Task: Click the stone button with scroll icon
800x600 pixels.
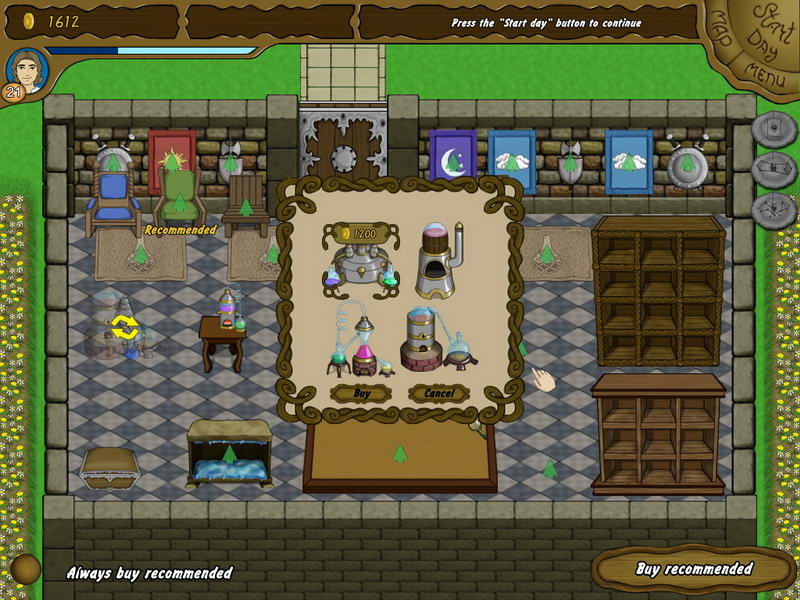Action: [774, 168]
